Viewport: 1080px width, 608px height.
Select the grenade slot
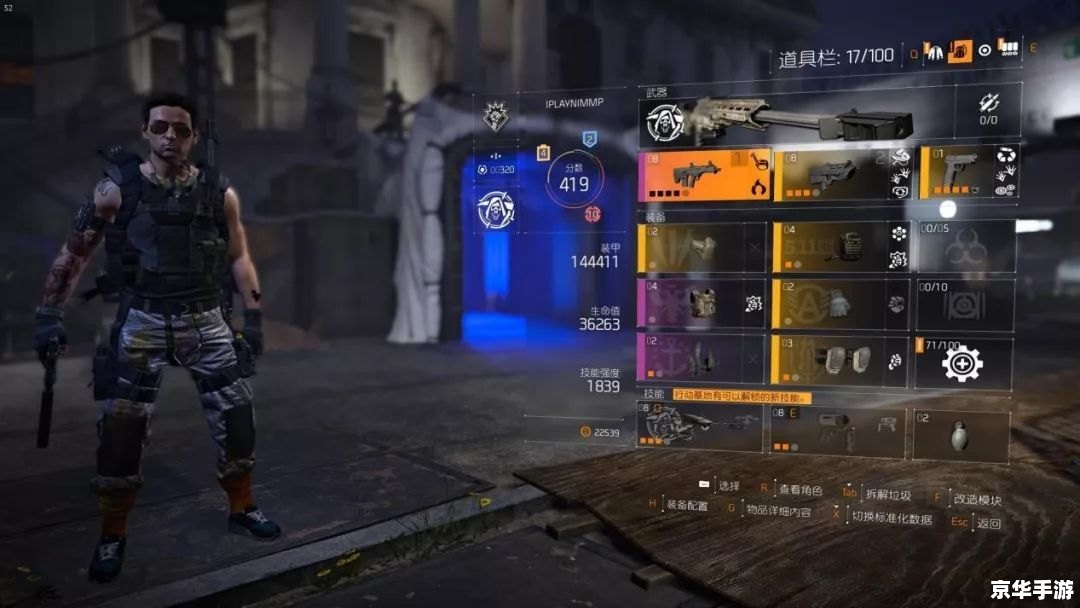960,432
